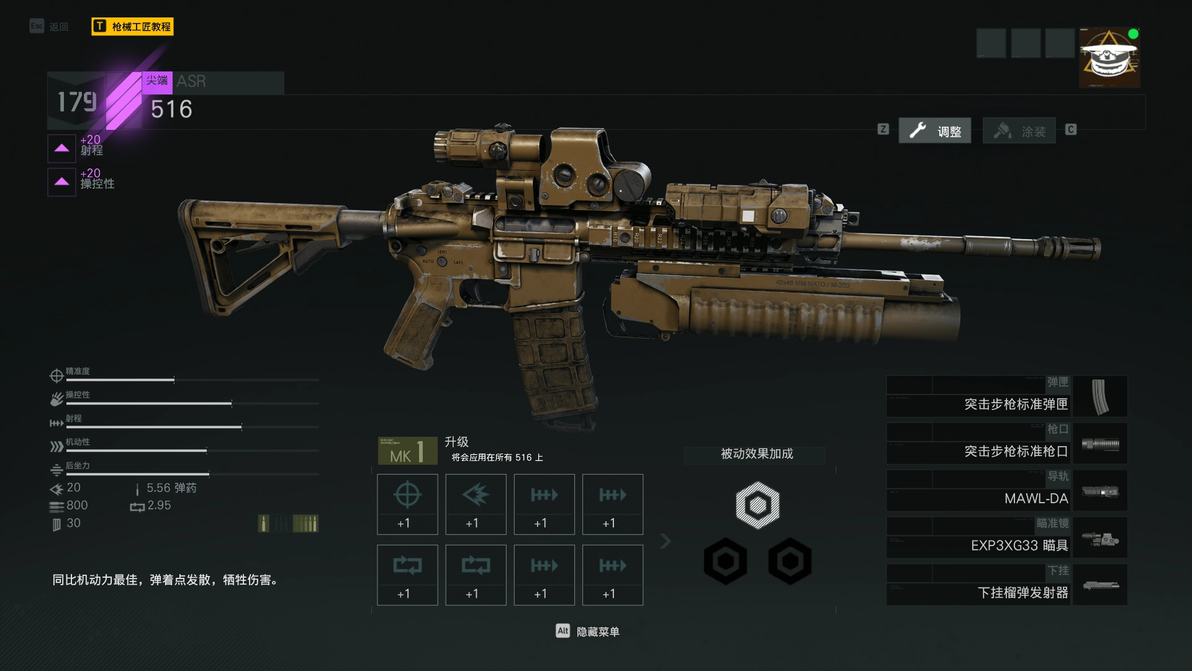Click the MK 1 升级 upgrade button
Screen dimensions: 1192x671
(408, 451)
